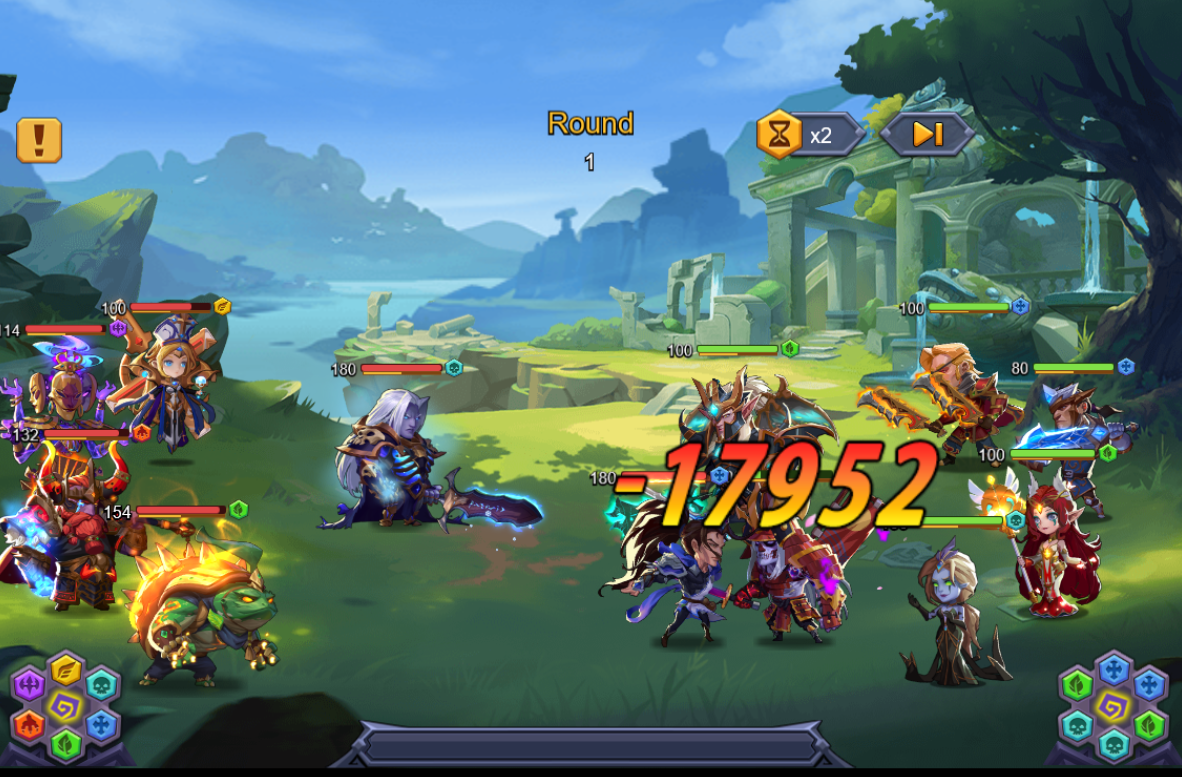This screenshot has height=777, width=1182.
Task: Open the right team's faction aura hexagons
Action: click(x=1113, y=706)
